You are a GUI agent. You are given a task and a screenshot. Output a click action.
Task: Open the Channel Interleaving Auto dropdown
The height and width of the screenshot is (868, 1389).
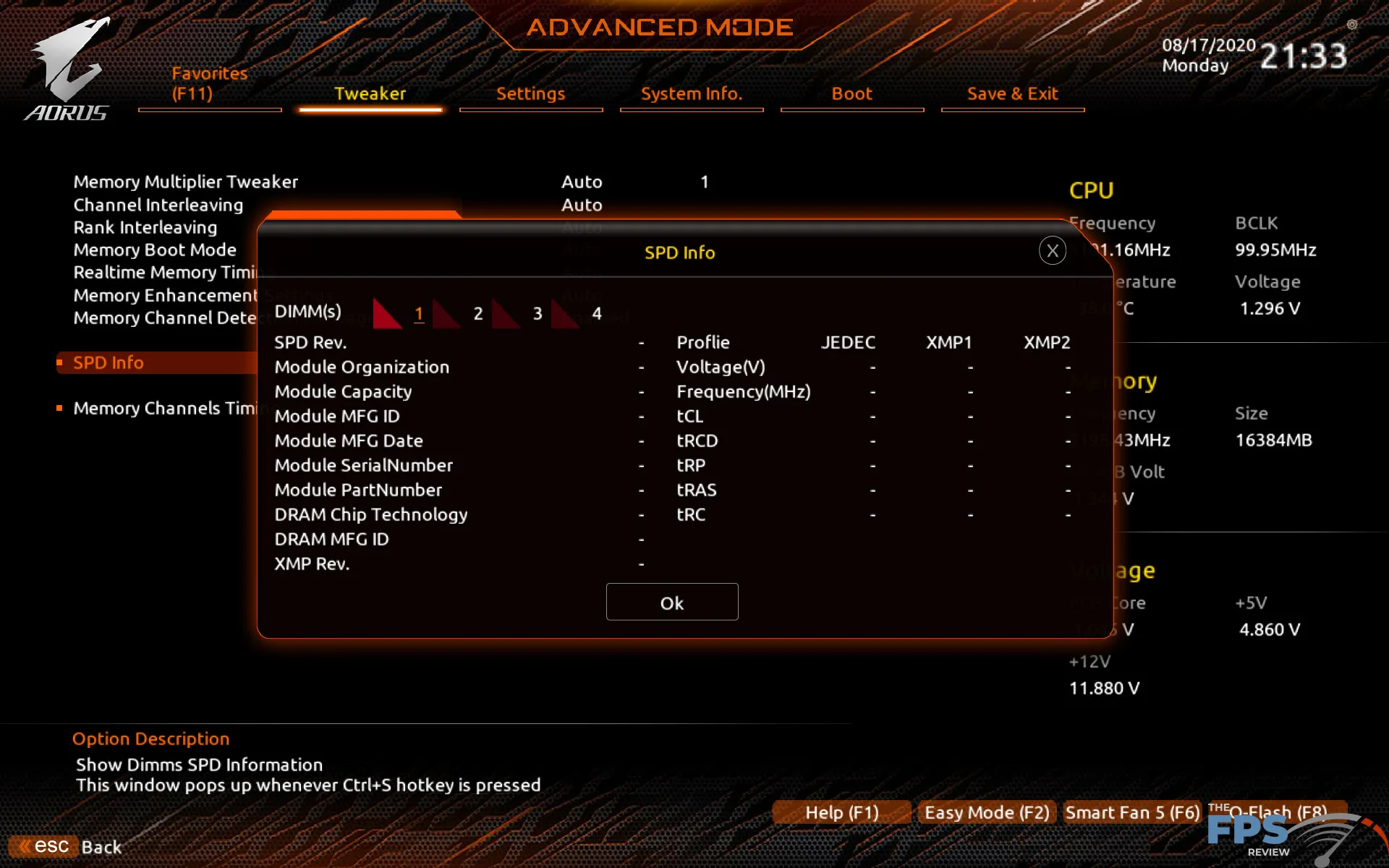tap(582, 205)
